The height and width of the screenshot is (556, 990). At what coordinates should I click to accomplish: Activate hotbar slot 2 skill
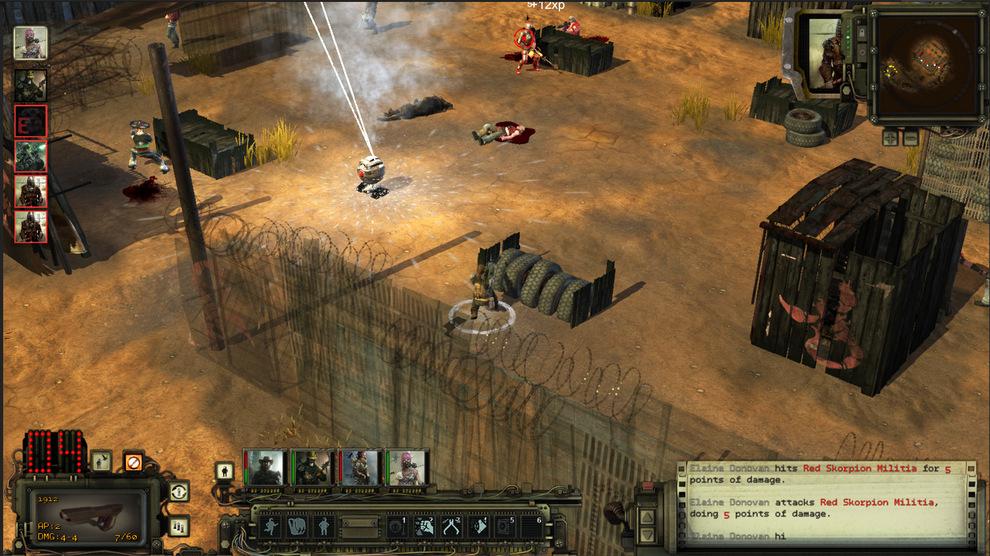point(424,526)
